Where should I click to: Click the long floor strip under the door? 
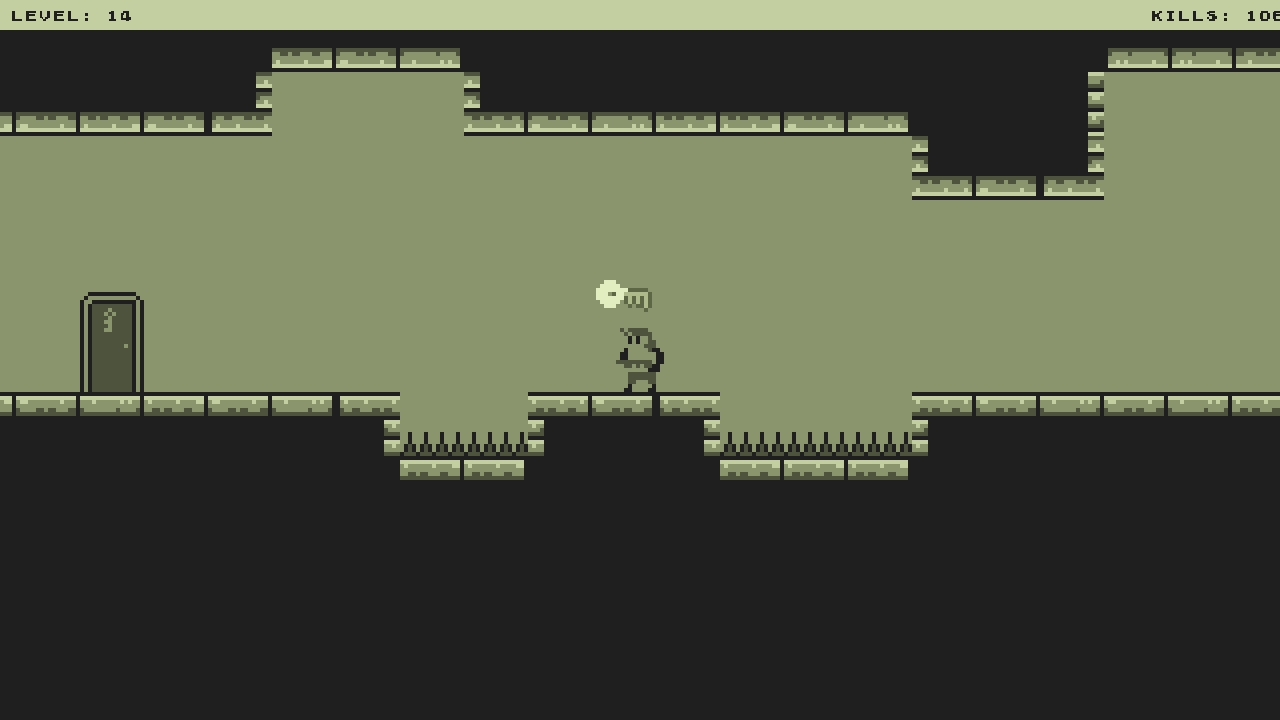pos(110,405)
